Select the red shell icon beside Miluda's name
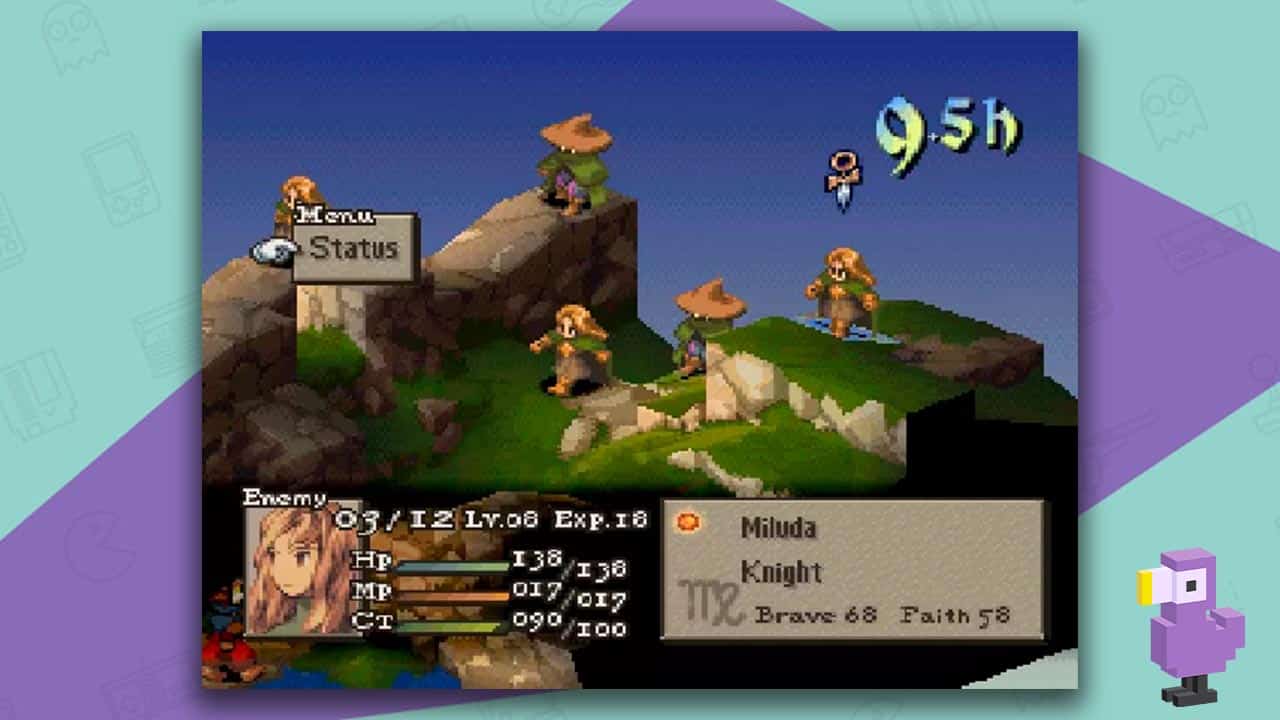Image resolution: width=1280 pixels, height=720 pixels. point(687,521)
